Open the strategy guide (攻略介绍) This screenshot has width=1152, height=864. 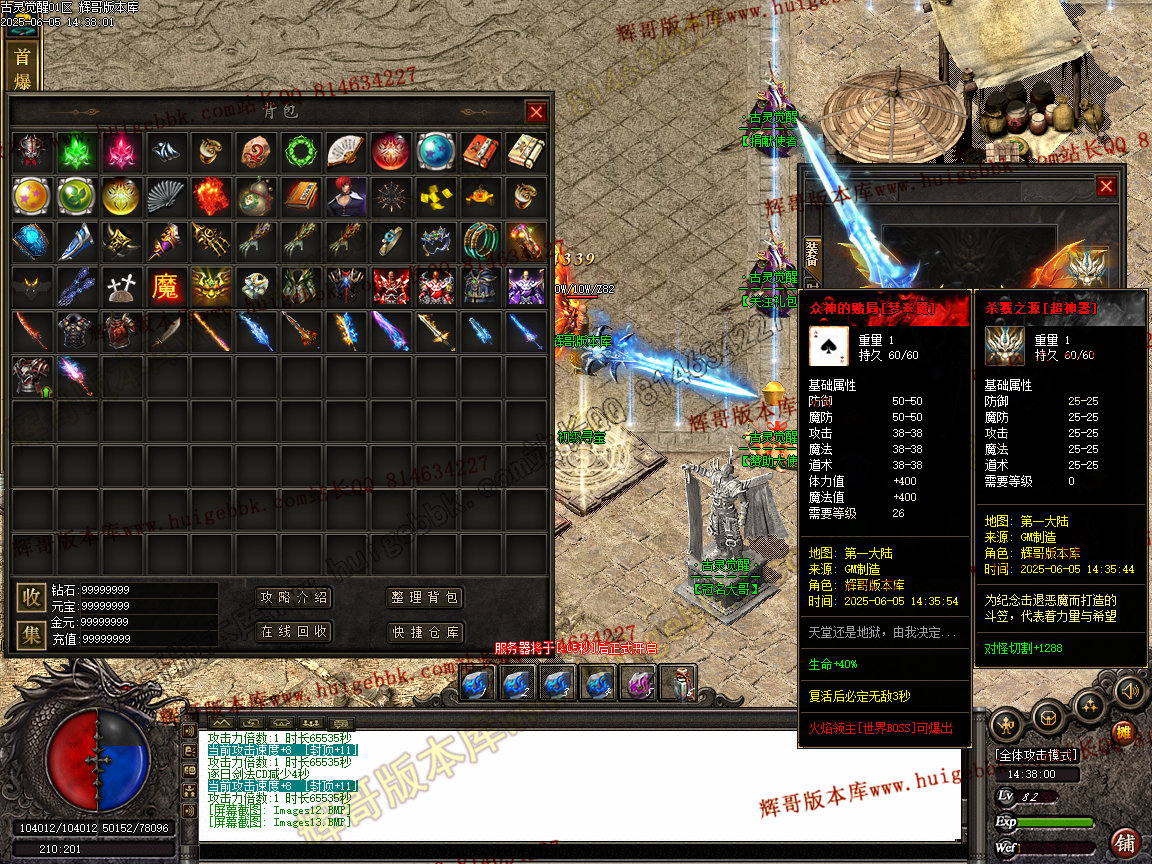293,598
